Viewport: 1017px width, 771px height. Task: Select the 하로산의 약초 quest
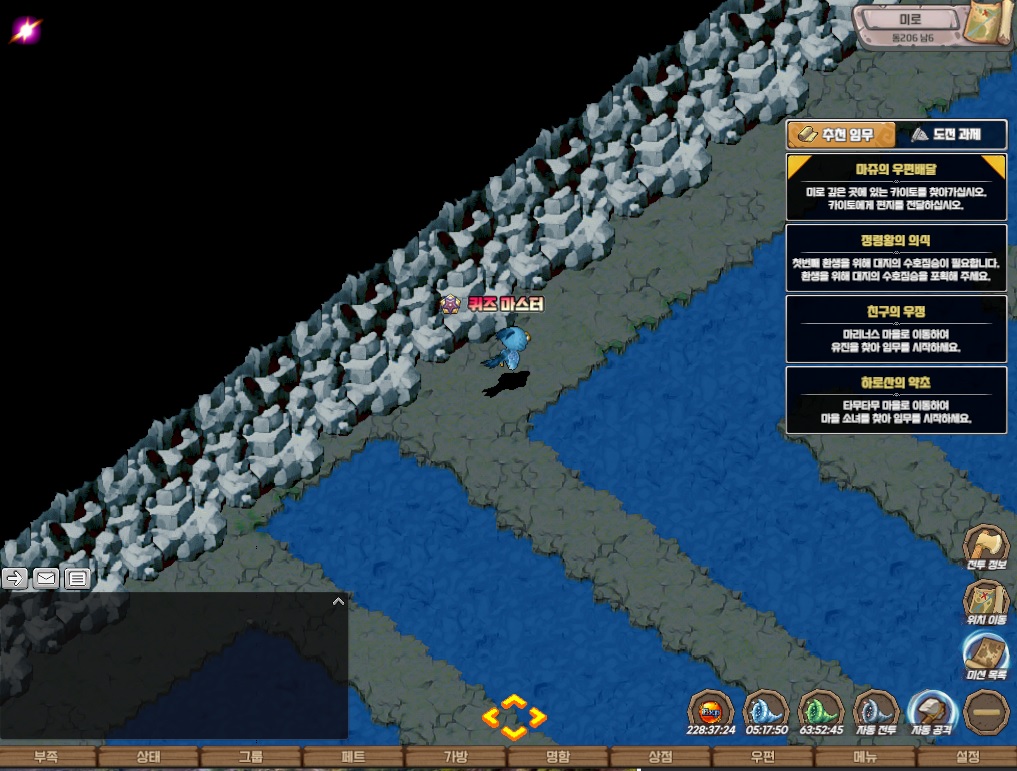click(896, 399)
